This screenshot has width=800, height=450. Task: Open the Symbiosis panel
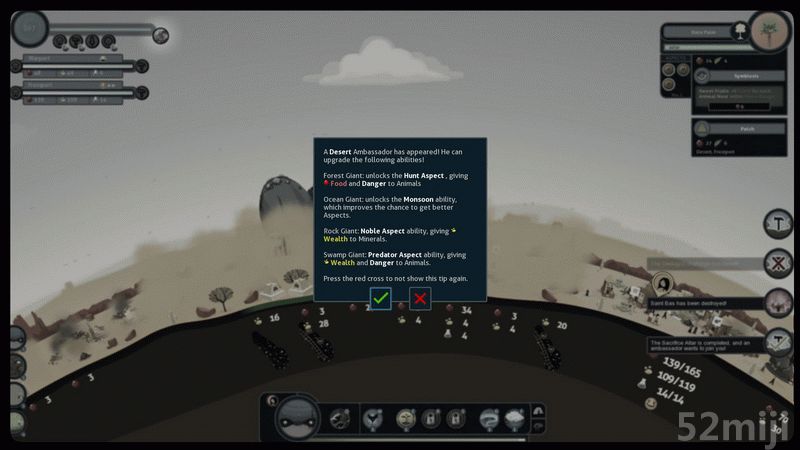click(x=741, y=75)
